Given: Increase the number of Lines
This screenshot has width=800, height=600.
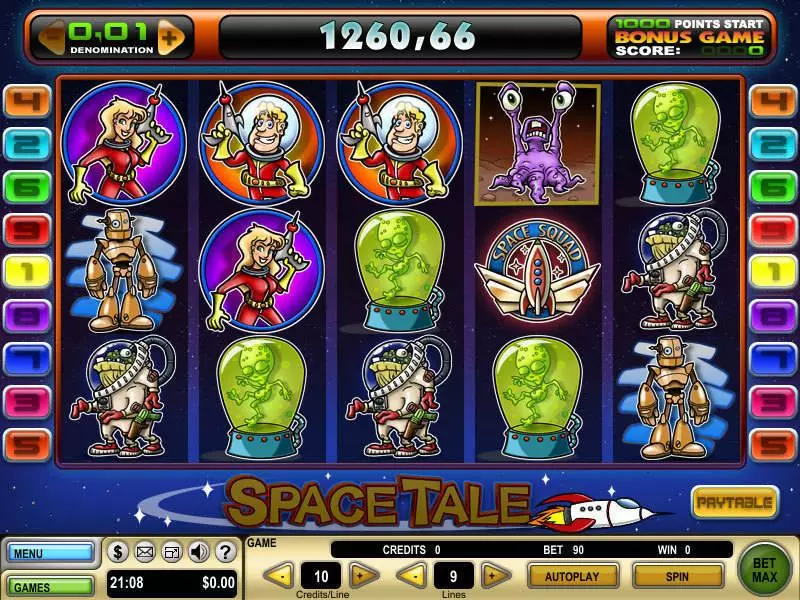Looking at the screenshot, I should coord(493,576).
